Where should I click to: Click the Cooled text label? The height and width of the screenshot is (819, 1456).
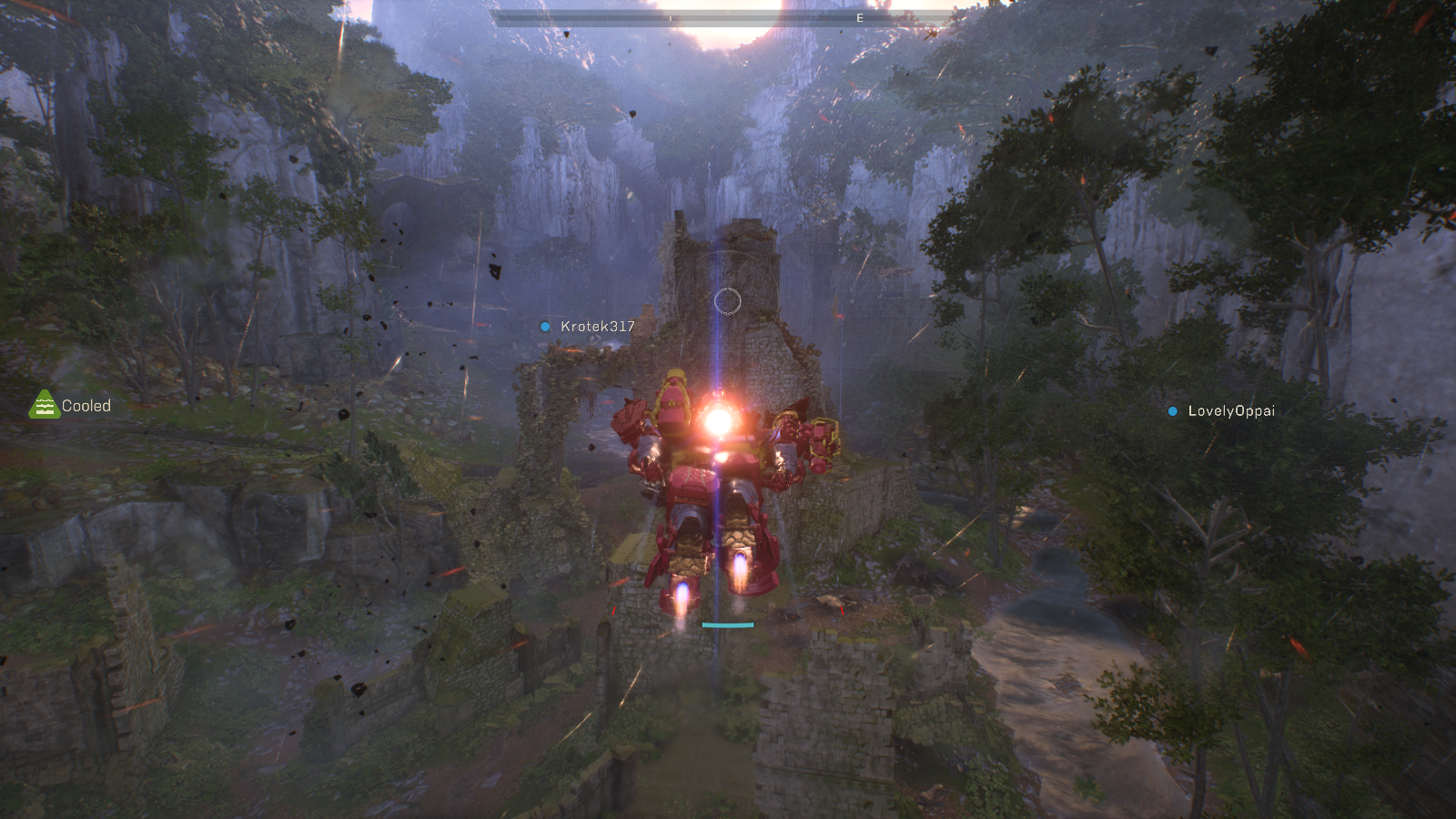click(x=86, y=406)
